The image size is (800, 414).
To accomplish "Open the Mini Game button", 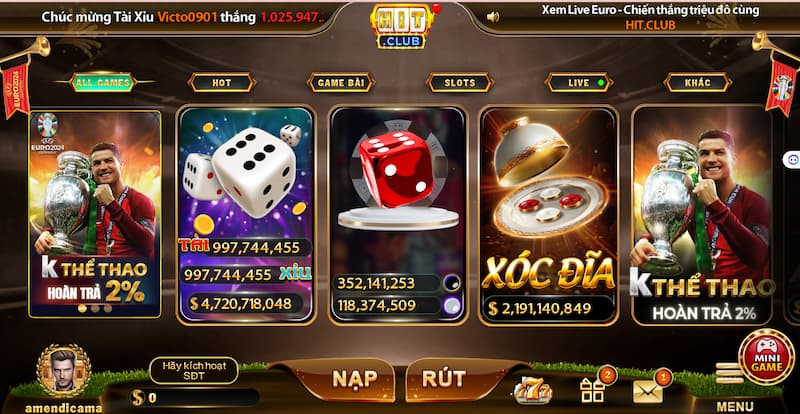I will (766, 356).
